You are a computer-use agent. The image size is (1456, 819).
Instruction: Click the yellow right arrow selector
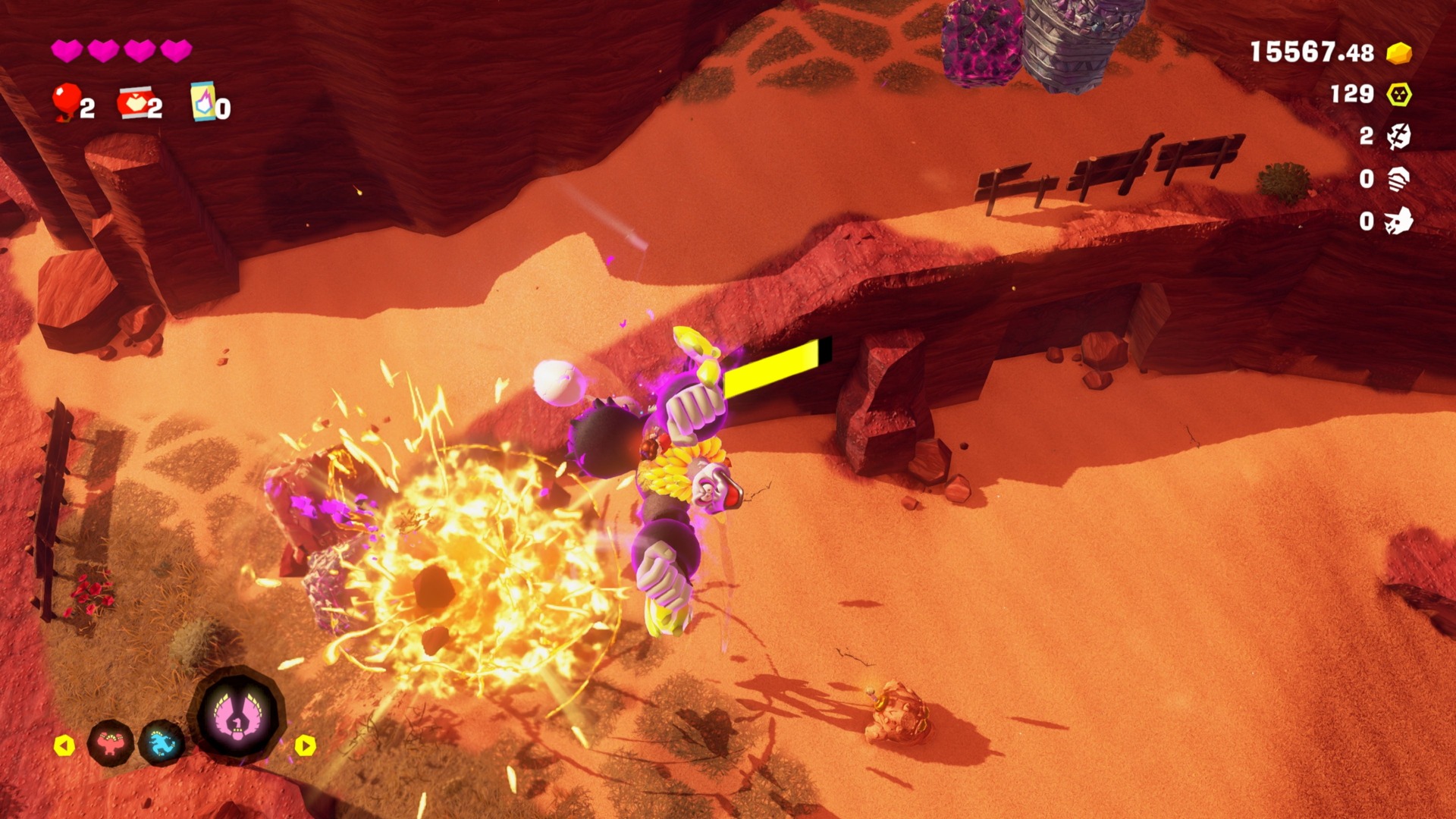click(305, 746)
